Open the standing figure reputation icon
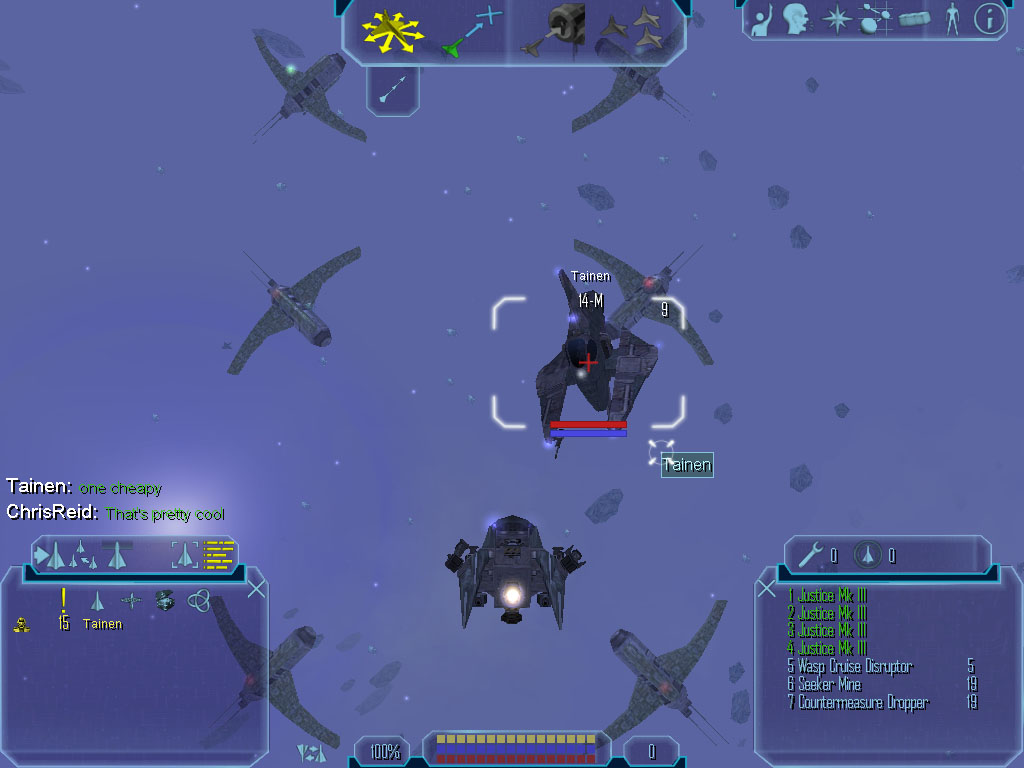The height and width of the screenshot is (768, 1024). click(952, 19)
